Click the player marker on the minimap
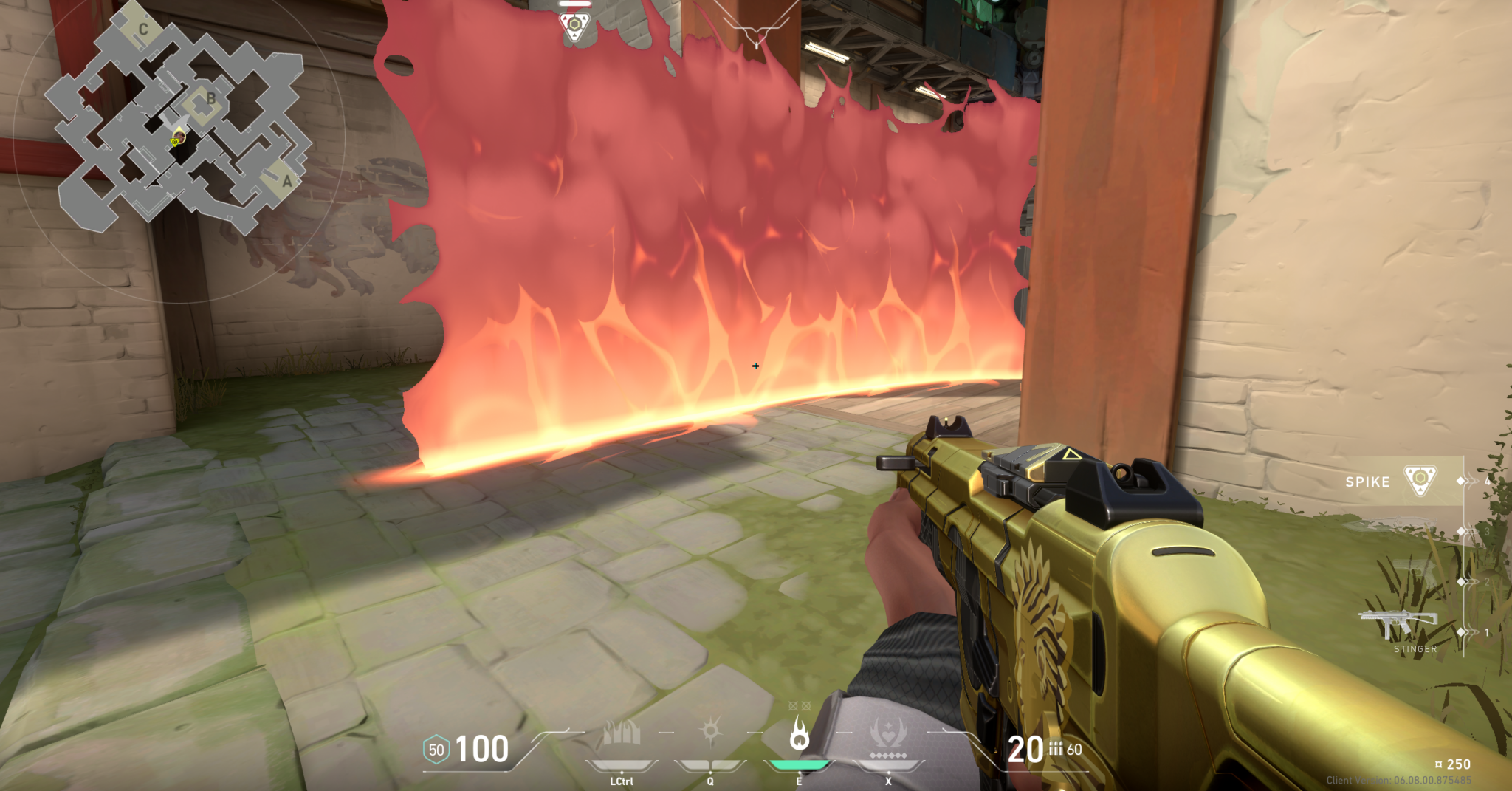The width and height of the screenshot is (1512, 791). coord(176,139)
